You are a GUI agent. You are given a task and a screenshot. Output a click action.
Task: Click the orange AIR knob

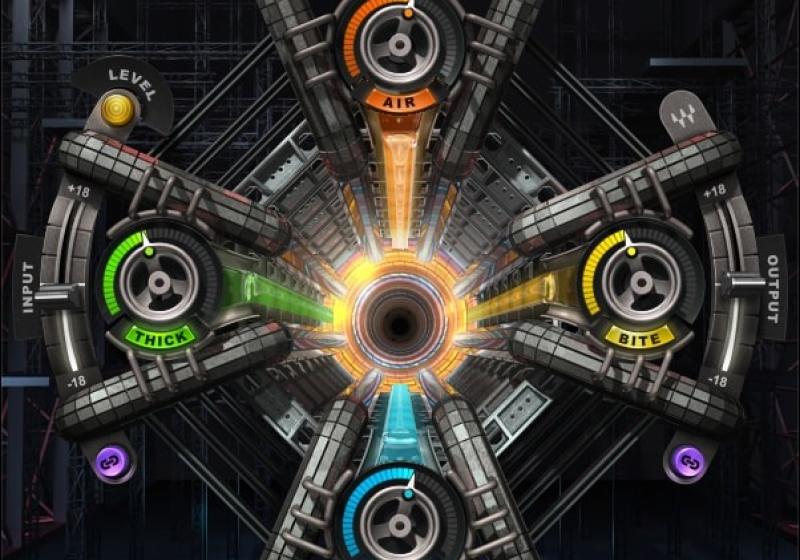(399, 45)
